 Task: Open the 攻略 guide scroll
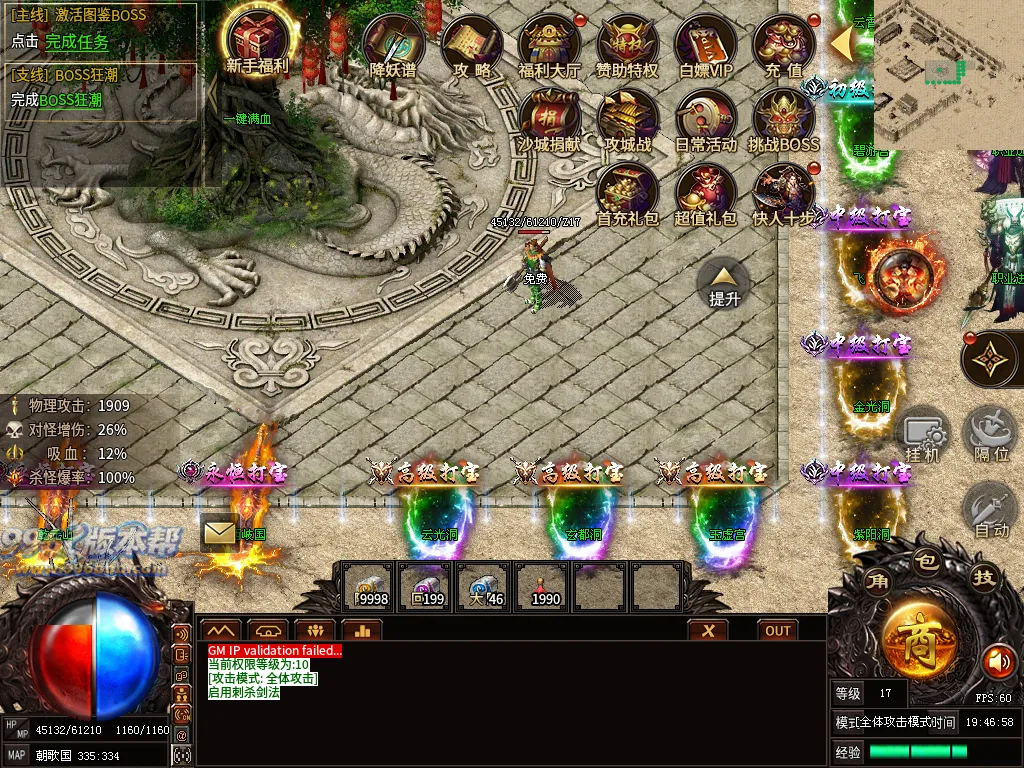(471, 44)
